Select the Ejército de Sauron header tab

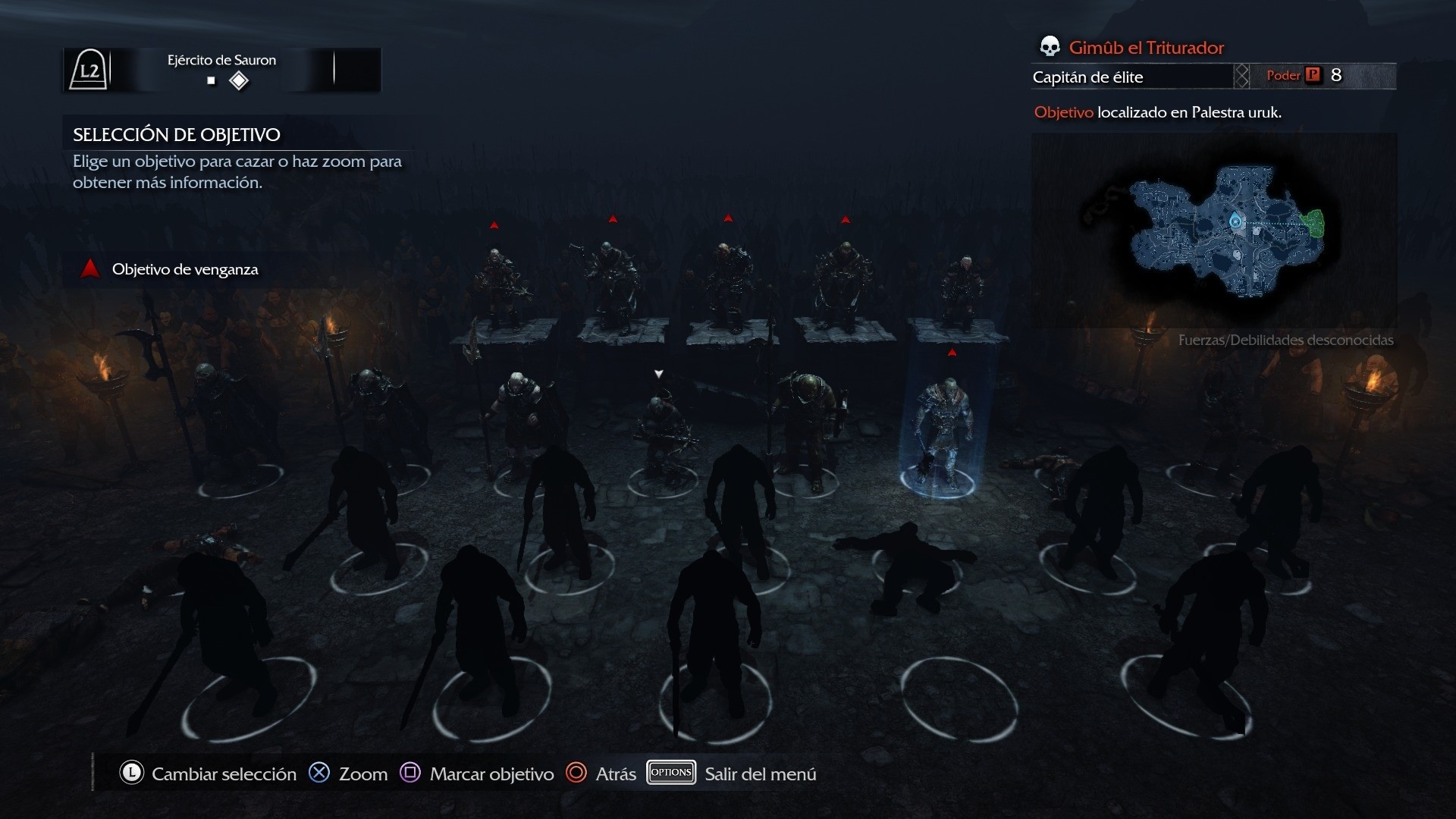222,60
